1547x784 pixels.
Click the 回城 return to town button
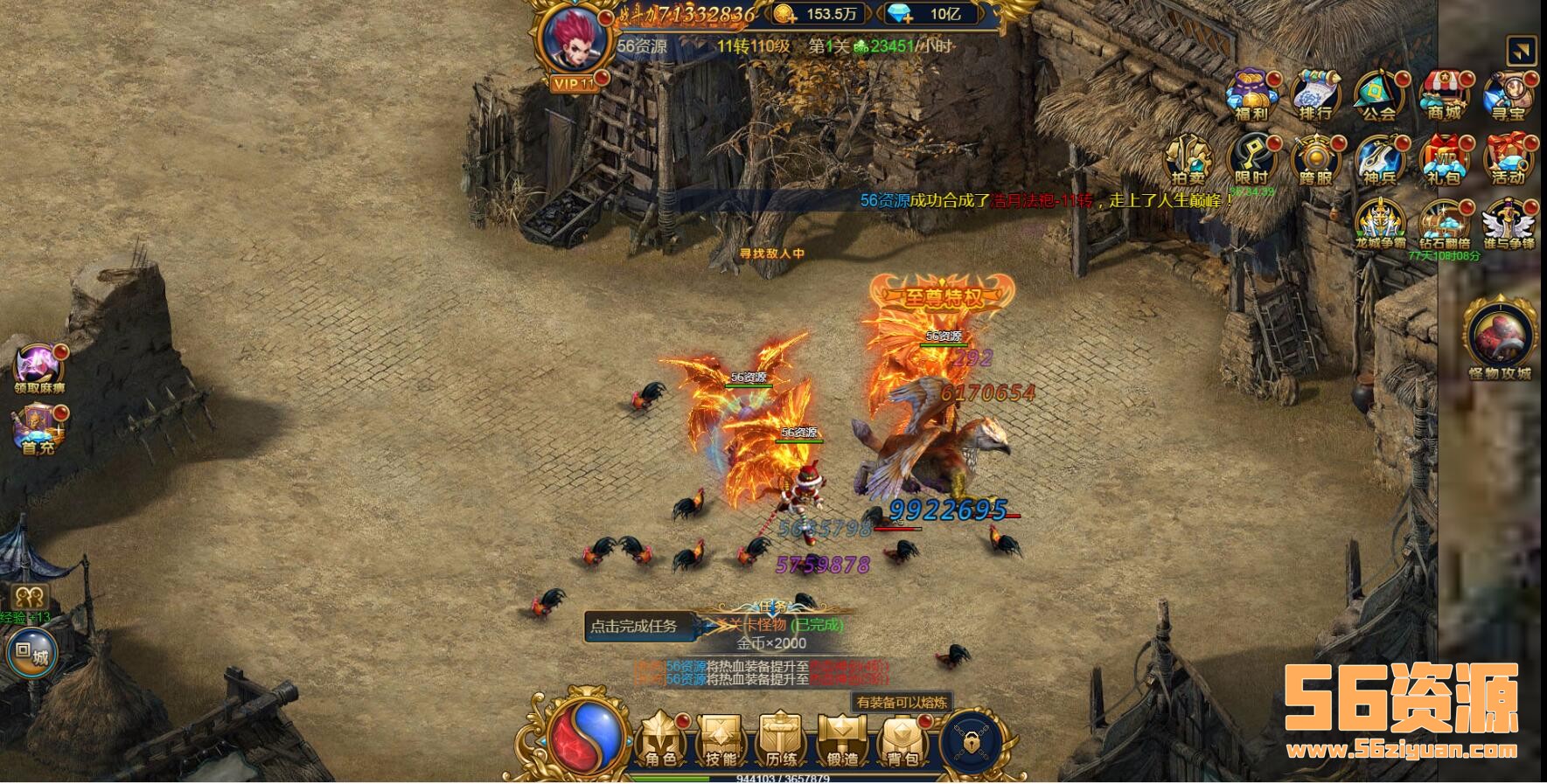31,653
